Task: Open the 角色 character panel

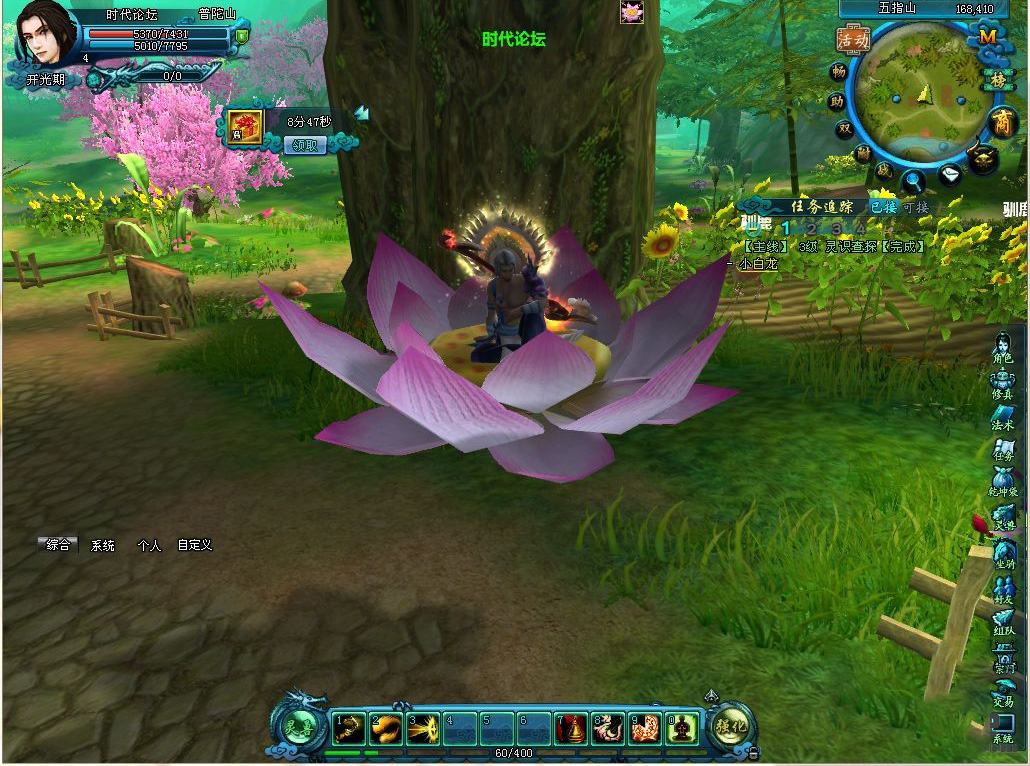Action: [1003, 349]
